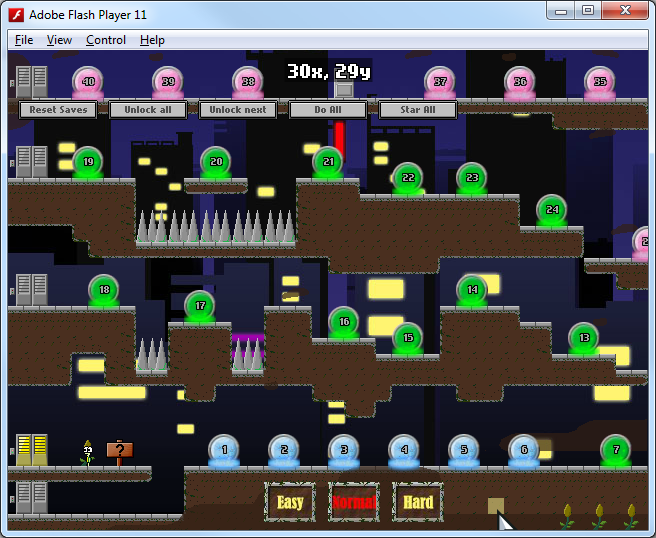
Task: Pick the level 40 pink orb
Action: [x=88, y=83]
